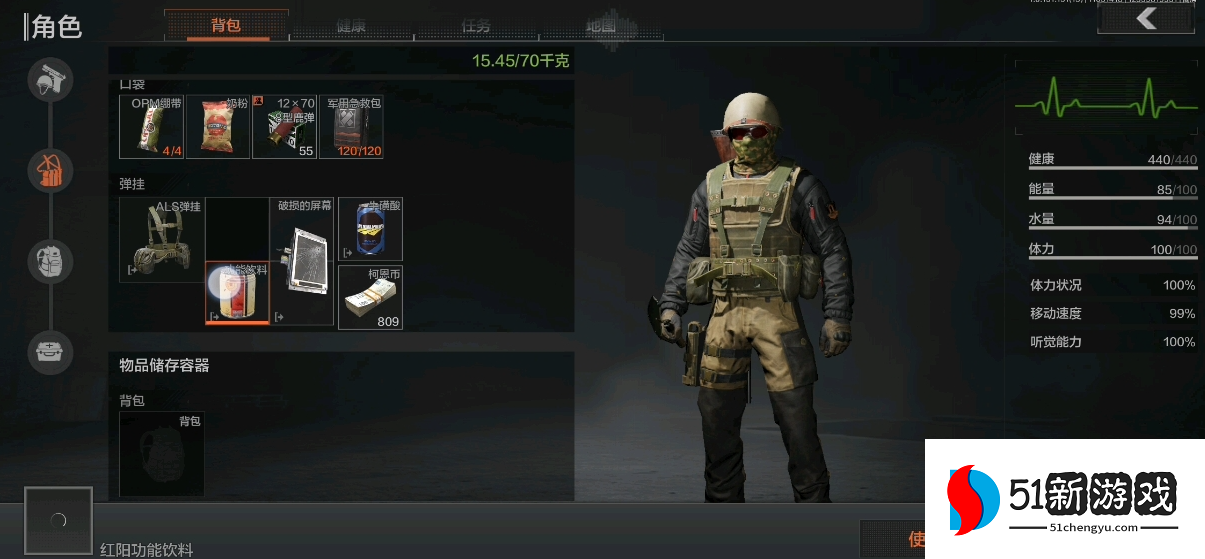Select the 柯恩币 cash stack
1205x559 pixels.
click(x=371, y=297)
